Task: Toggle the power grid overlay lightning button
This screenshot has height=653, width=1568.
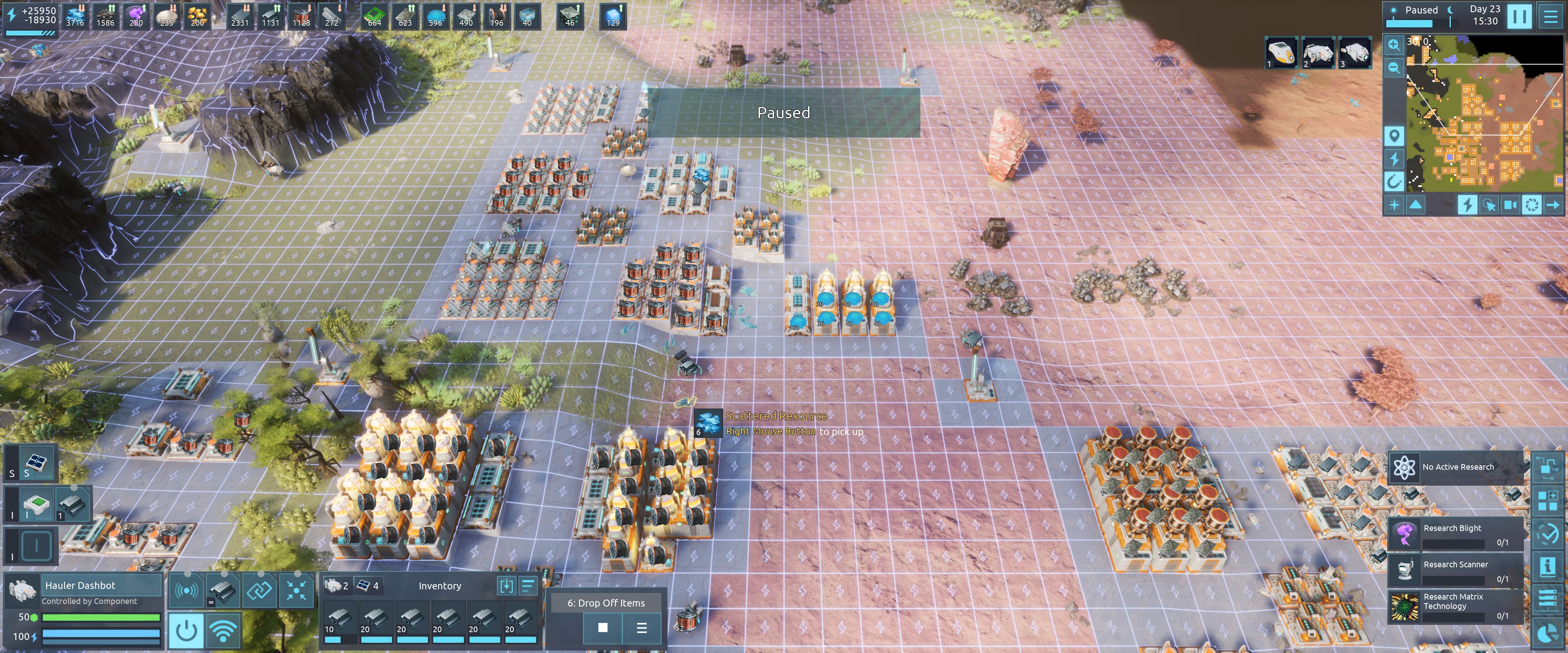Action: click(1467, 204)
